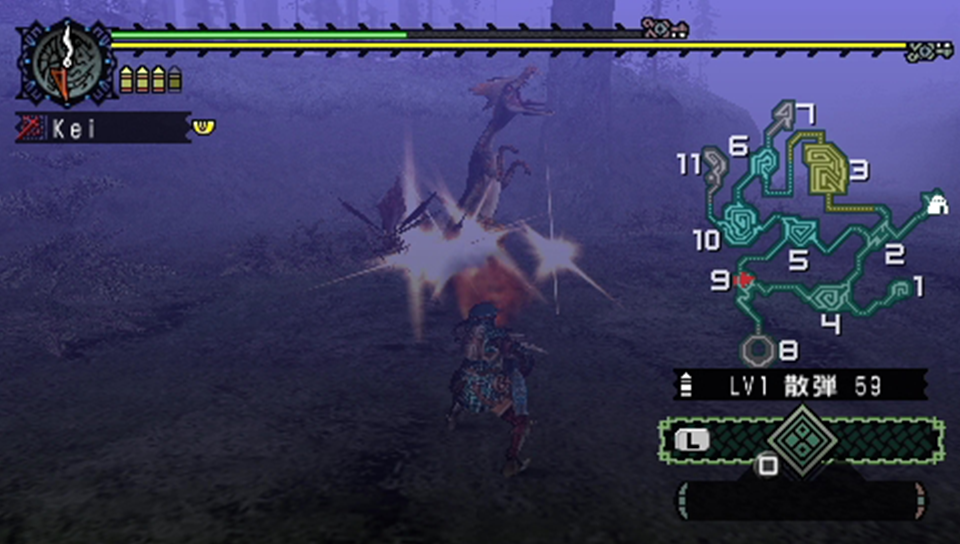The height and width of the screenshot is (544, 960).
Task: Click the quest timer clock icon
Action: [x=62, y=61]
